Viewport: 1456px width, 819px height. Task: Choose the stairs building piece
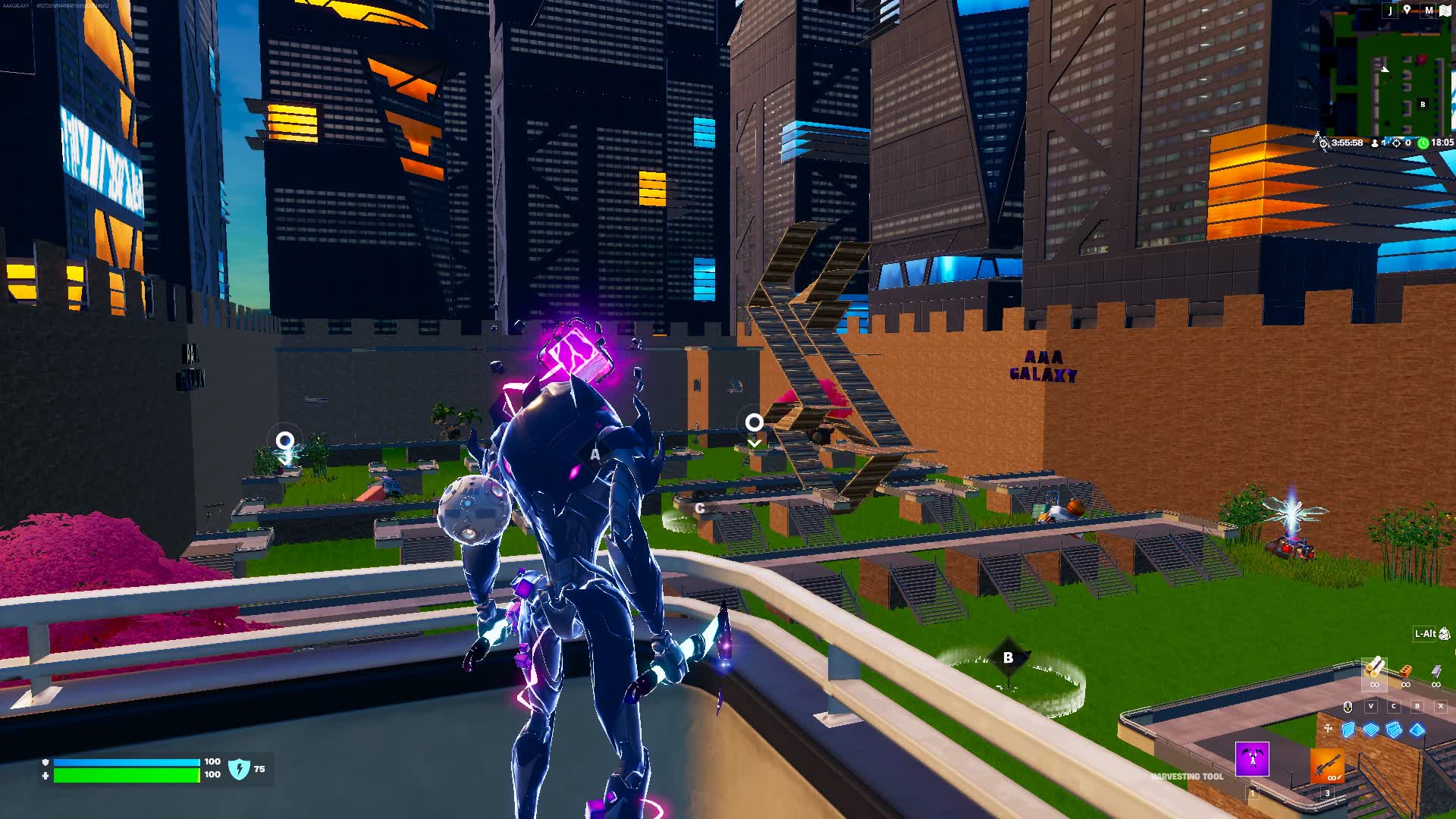1394,730
